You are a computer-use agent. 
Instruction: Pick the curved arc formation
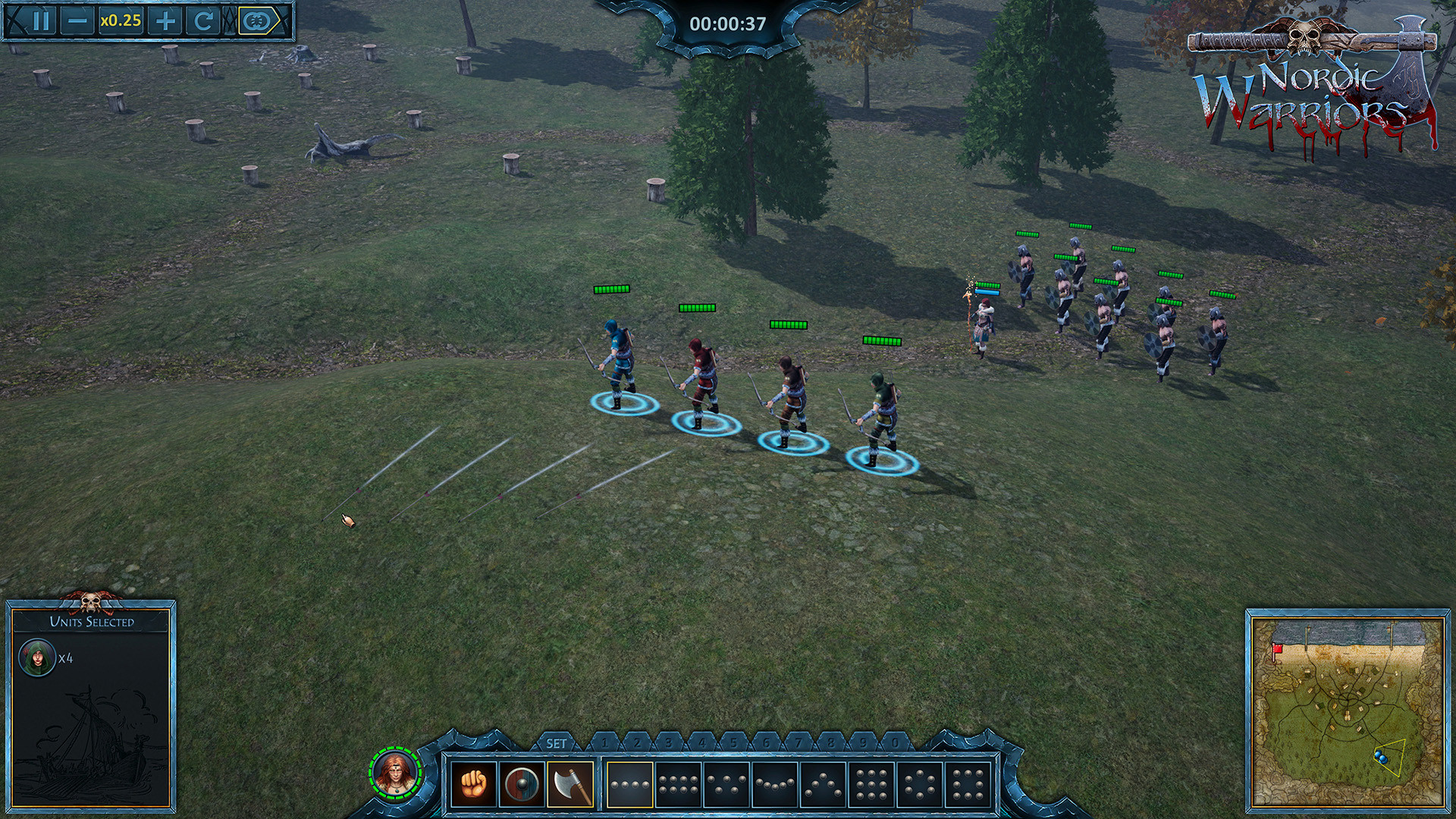[x=774, y=784]
